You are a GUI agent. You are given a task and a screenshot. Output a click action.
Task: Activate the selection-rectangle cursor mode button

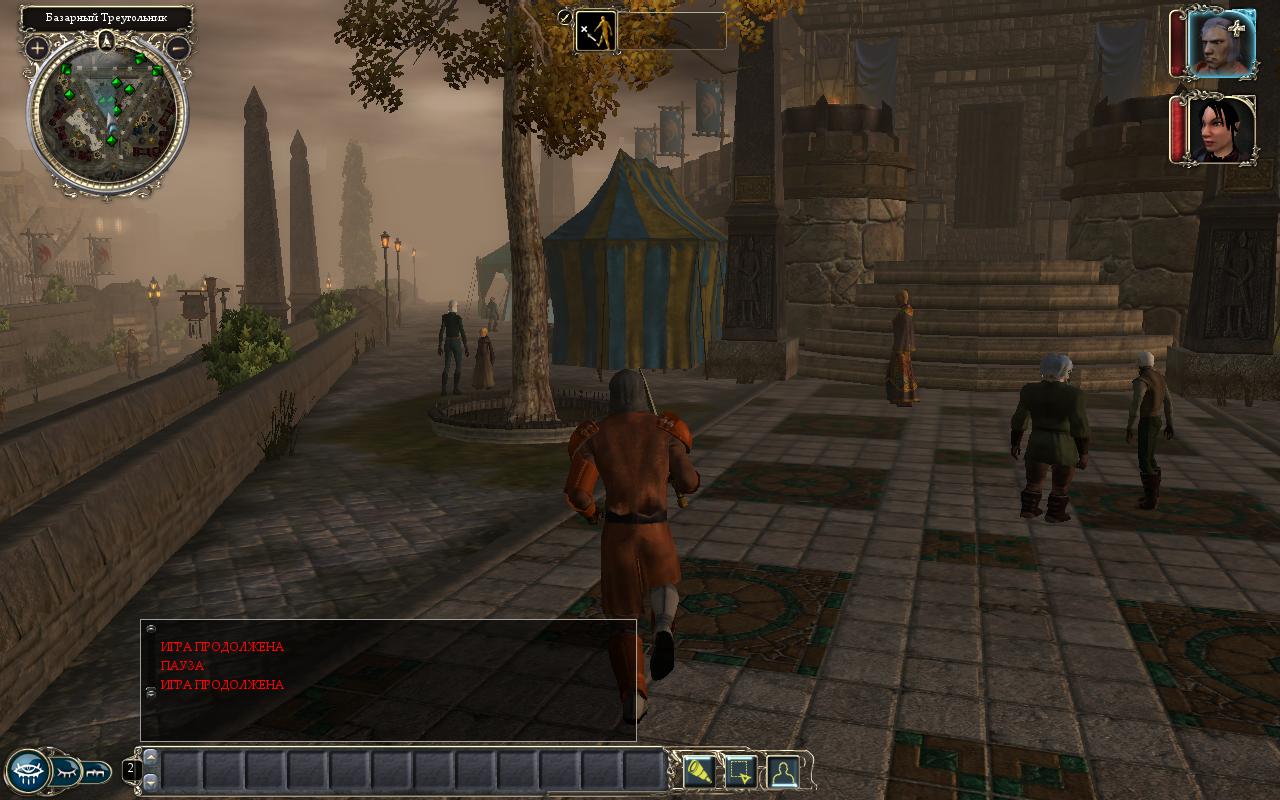click(x=740, y=771)
